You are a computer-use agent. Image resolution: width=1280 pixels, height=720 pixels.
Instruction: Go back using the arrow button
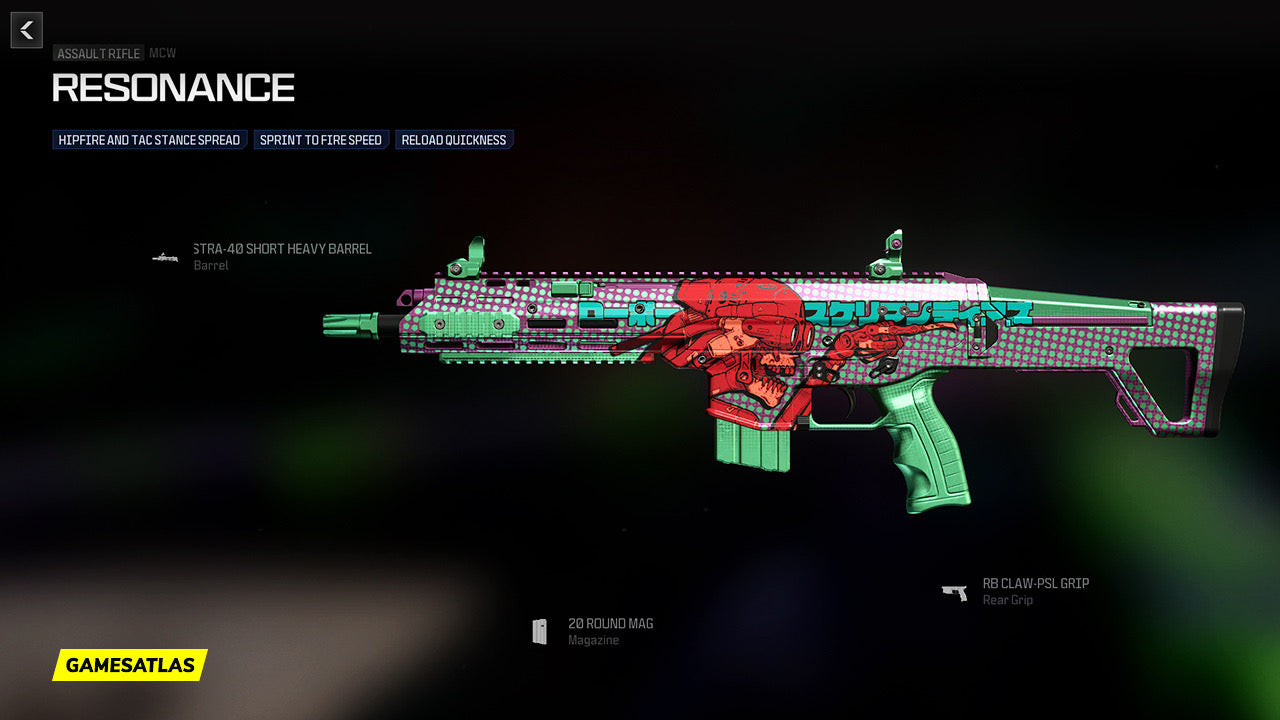pyautogui.click(x=27, y=30)
